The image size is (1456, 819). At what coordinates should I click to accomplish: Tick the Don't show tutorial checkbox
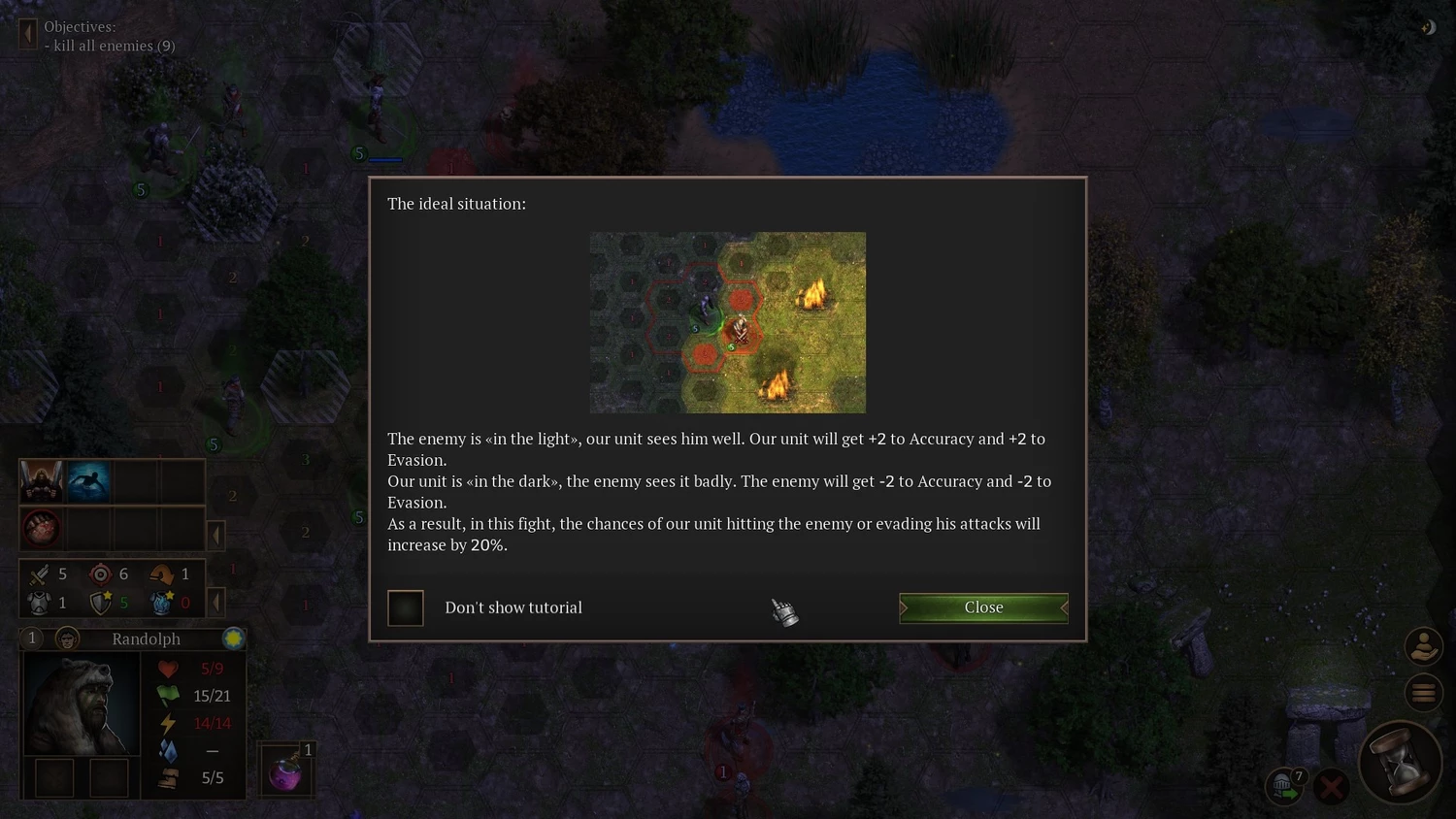tap(406, 608)
